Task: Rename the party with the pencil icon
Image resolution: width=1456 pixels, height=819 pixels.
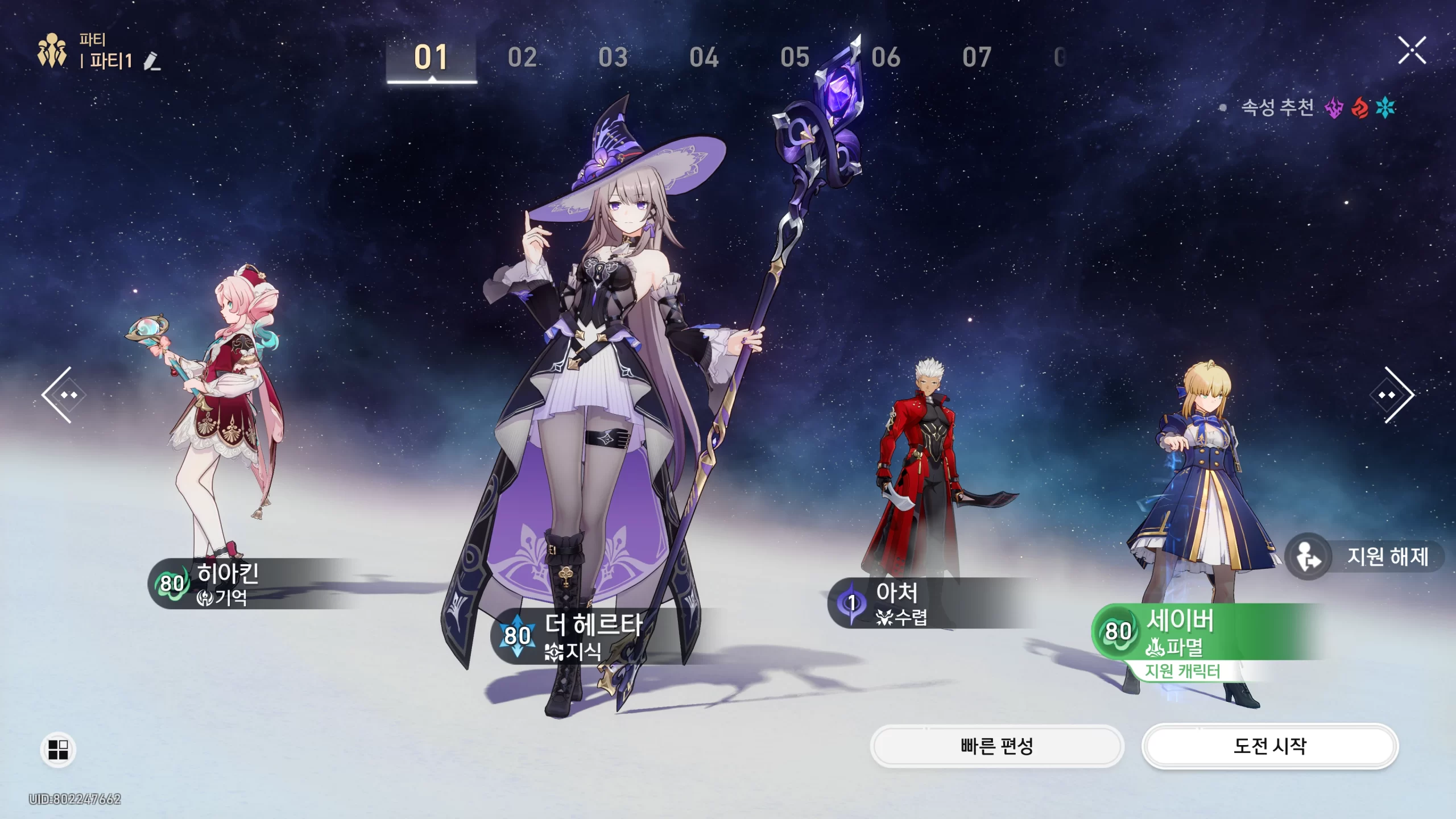Action: pyautogui.click(x=152, y=61)
